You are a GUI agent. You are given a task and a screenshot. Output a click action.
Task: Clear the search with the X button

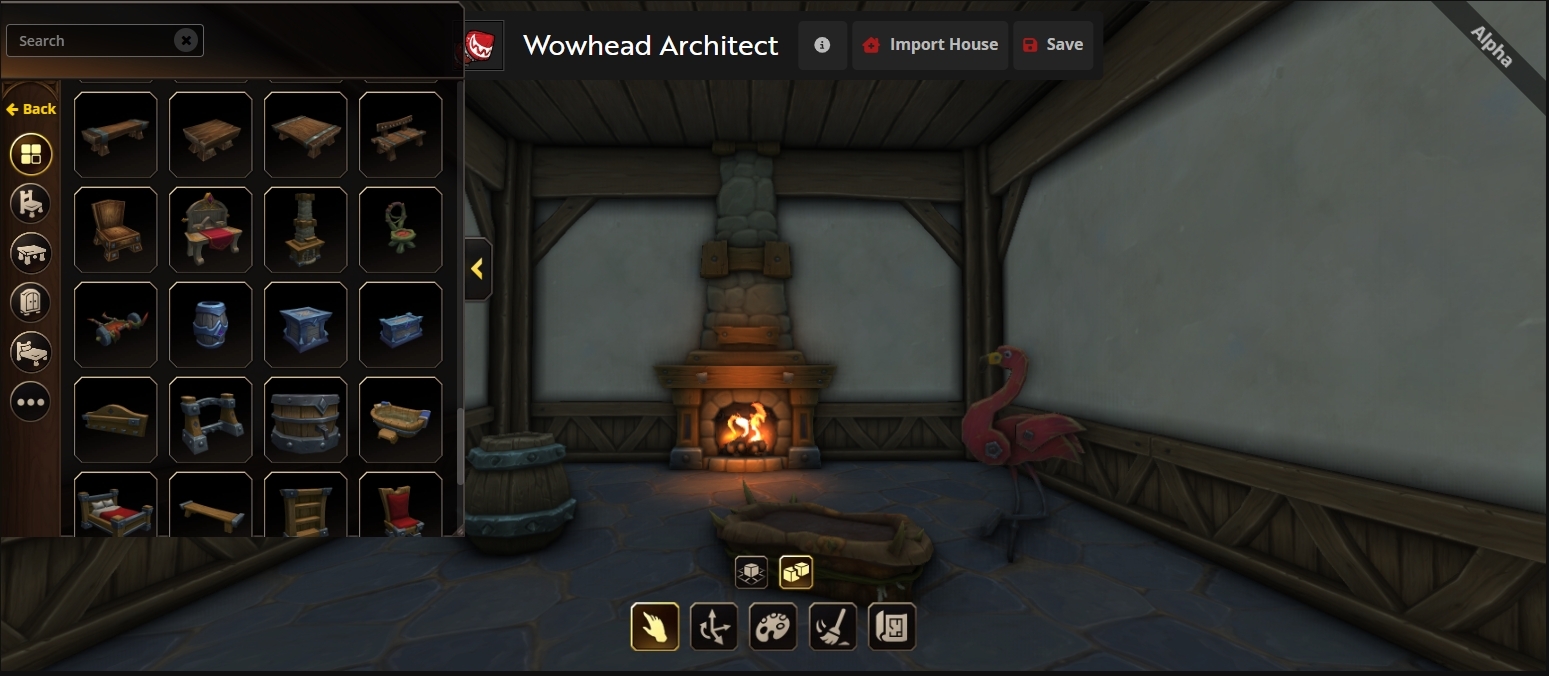(186, 40)
